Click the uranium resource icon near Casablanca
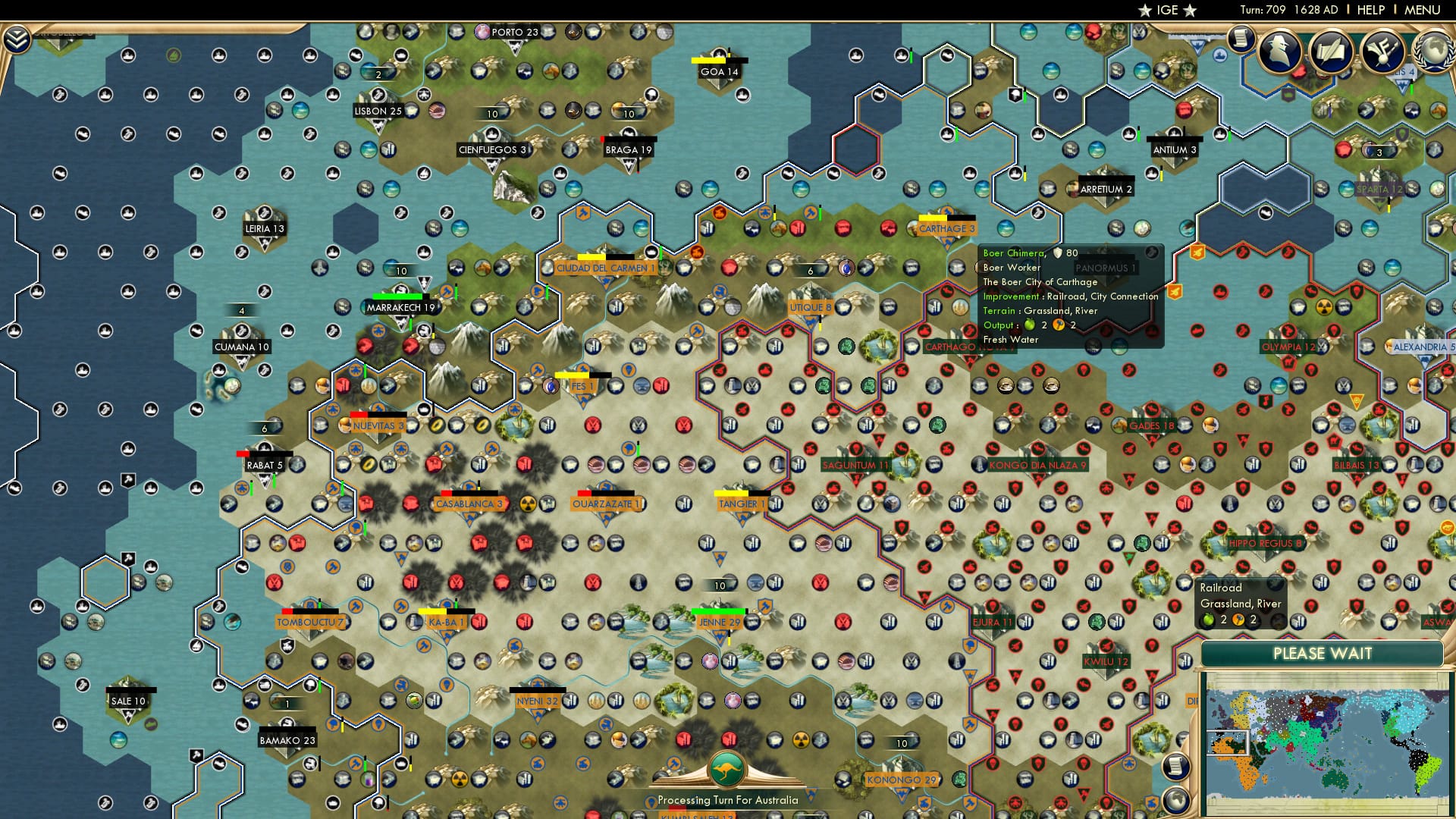Viewport: 1456px width, 819px height. (527, 503)
